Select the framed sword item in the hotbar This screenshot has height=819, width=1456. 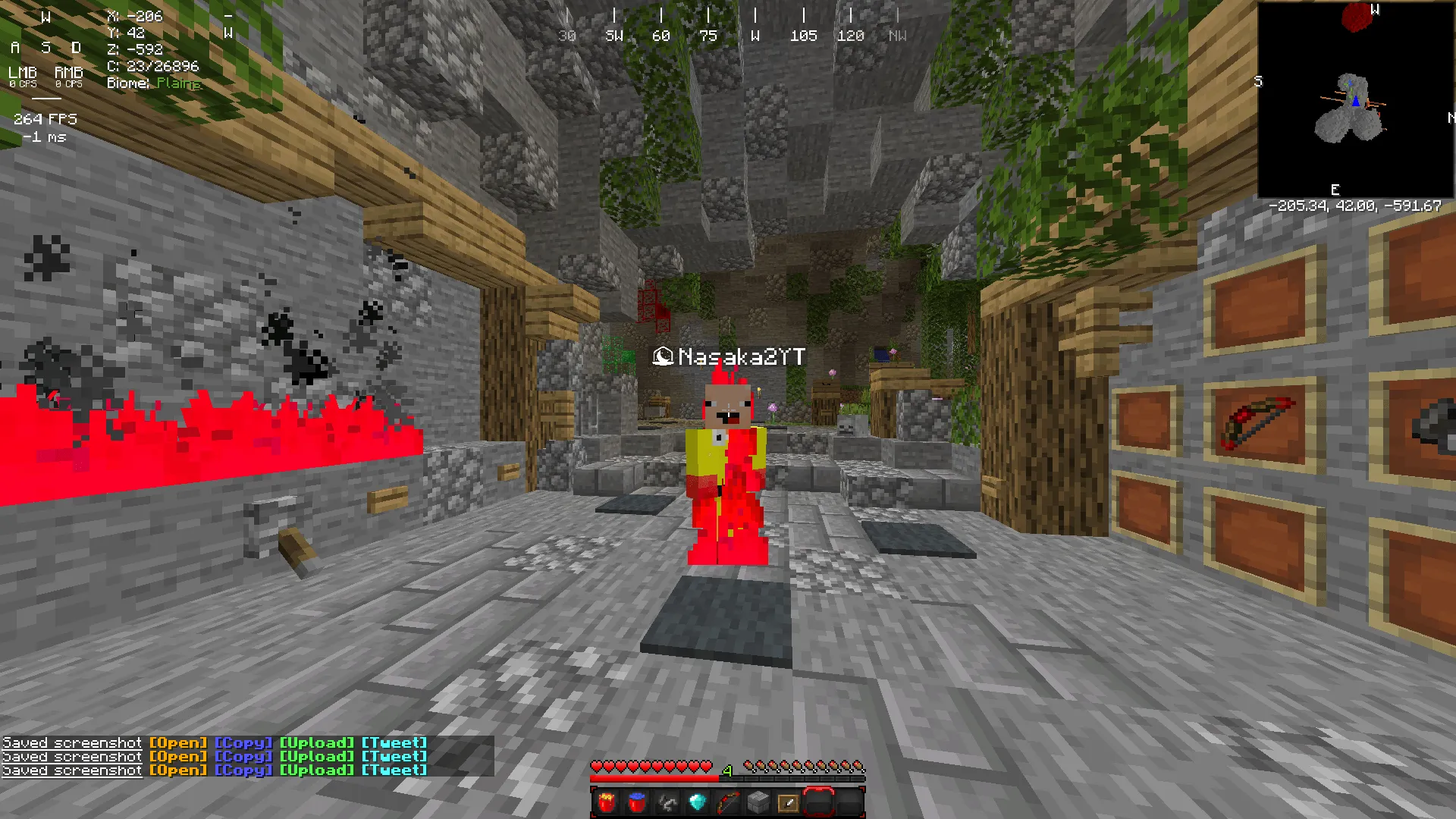pyautogui.click(x=787, y=802)
